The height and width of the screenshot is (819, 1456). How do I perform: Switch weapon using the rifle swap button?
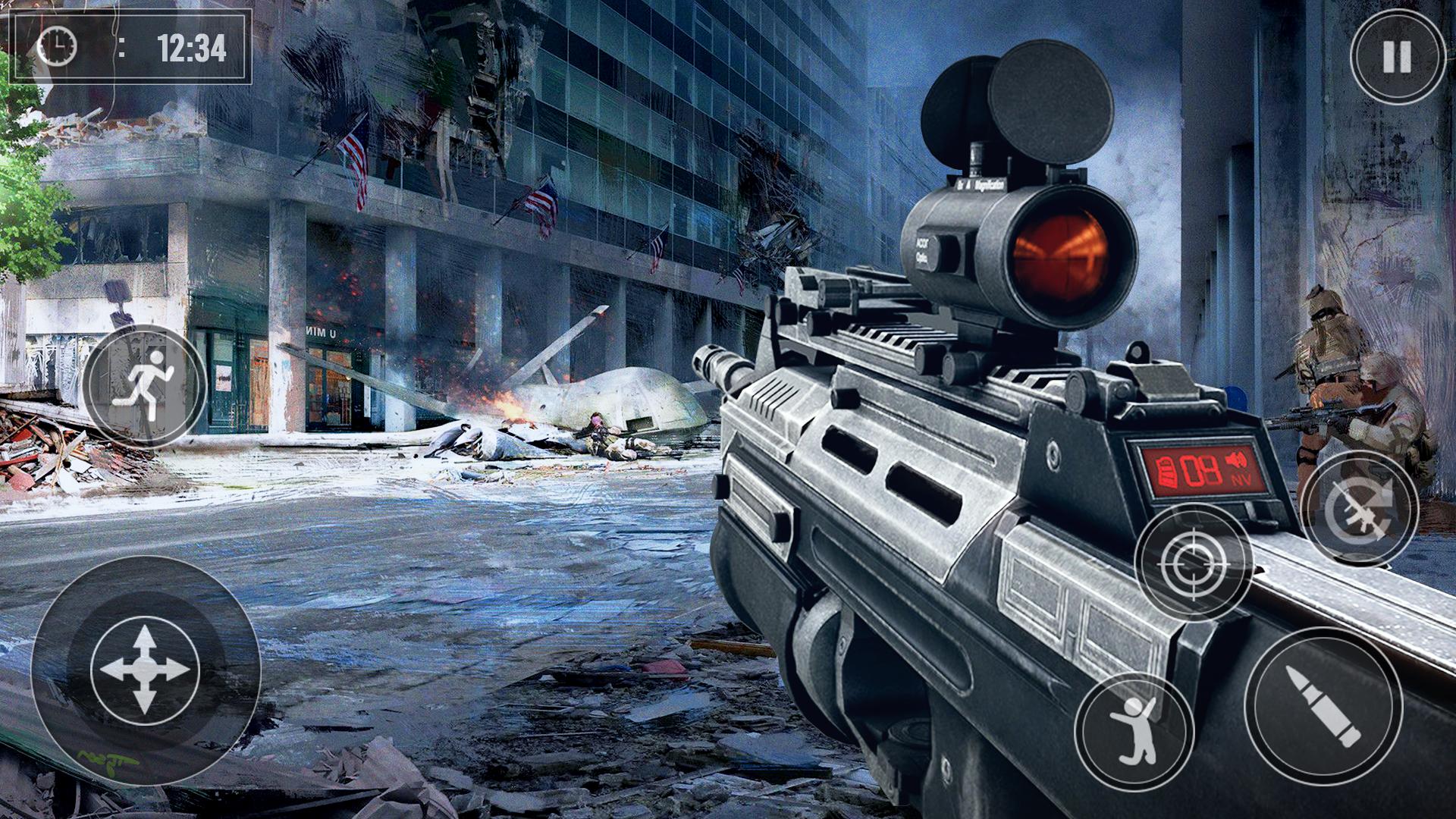1358,509
